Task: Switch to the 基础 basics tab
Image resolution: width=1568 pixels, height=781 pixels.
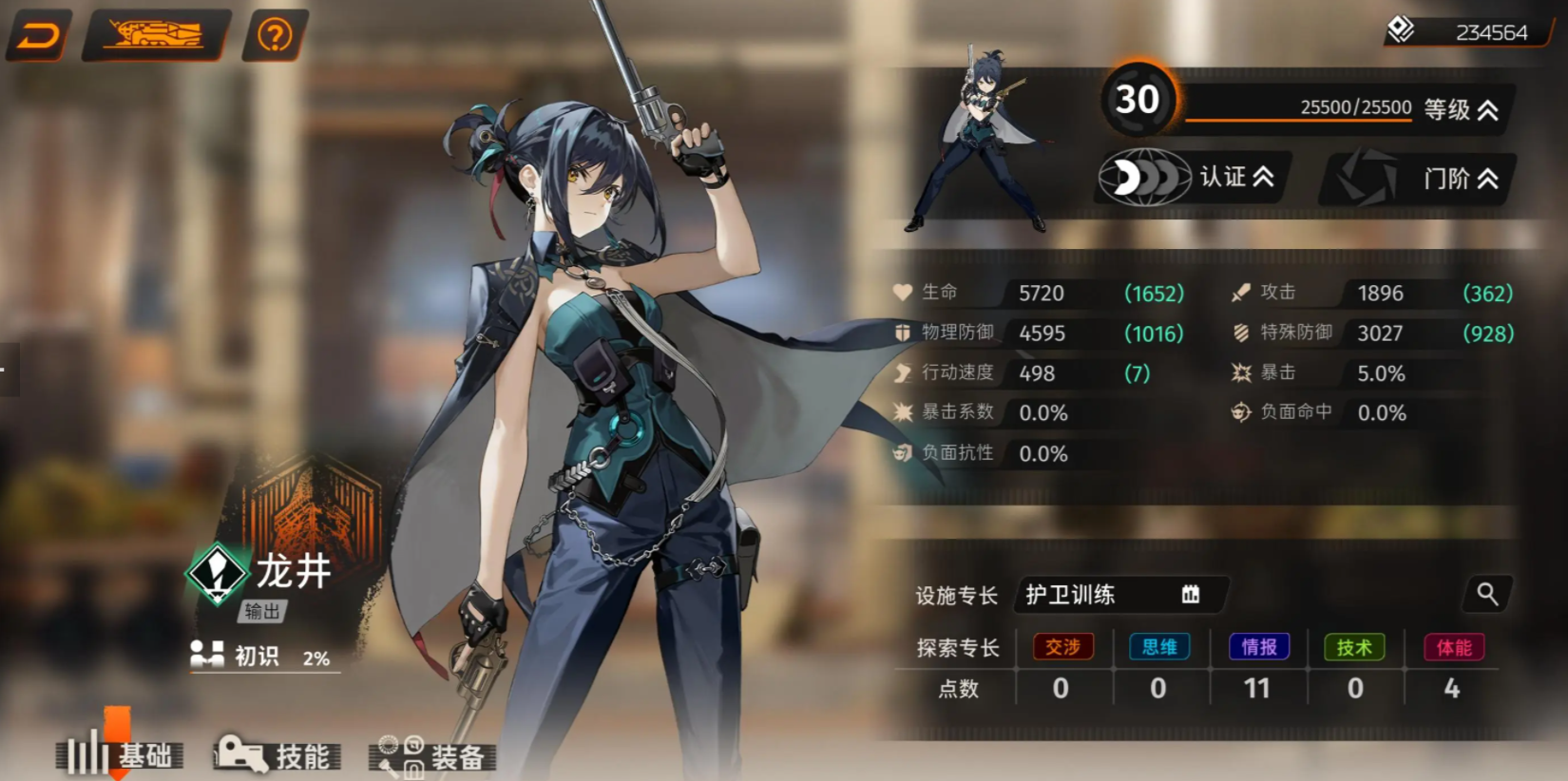Action: pos(121,755)
